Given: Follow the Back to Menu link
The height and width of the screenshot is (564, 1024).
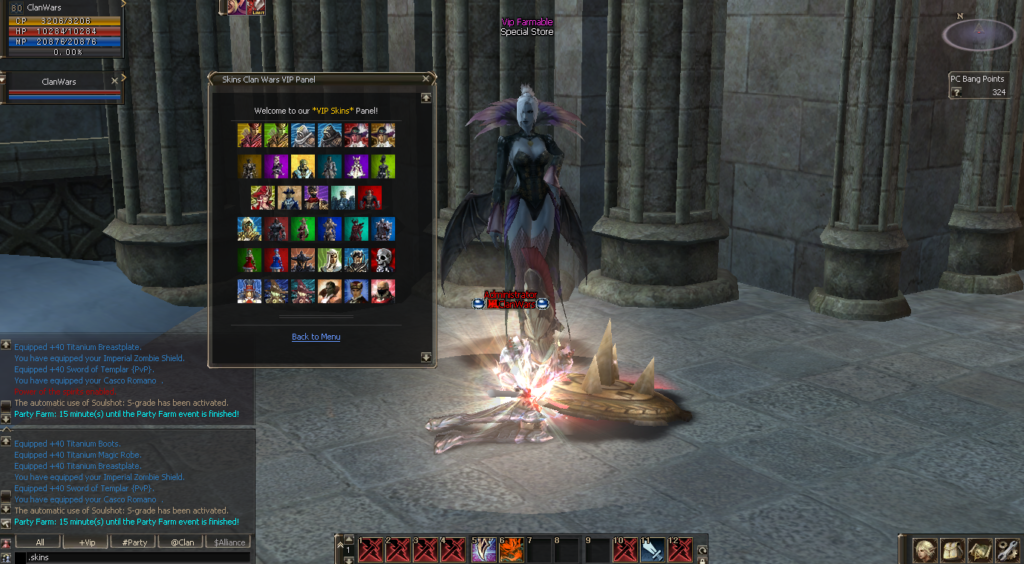Looking at the screenshot, I should click(316, 337).
